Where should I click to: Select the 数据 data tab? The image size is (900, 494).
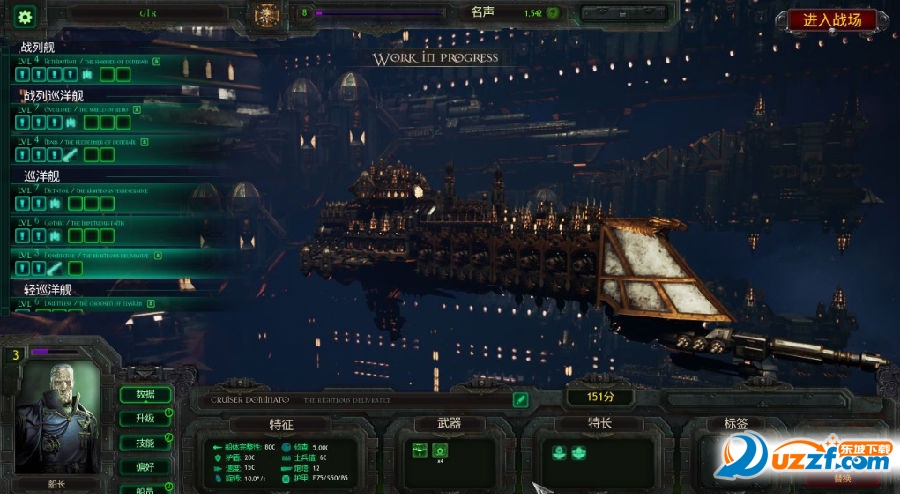pyautogui.click(x=144, y=394)
